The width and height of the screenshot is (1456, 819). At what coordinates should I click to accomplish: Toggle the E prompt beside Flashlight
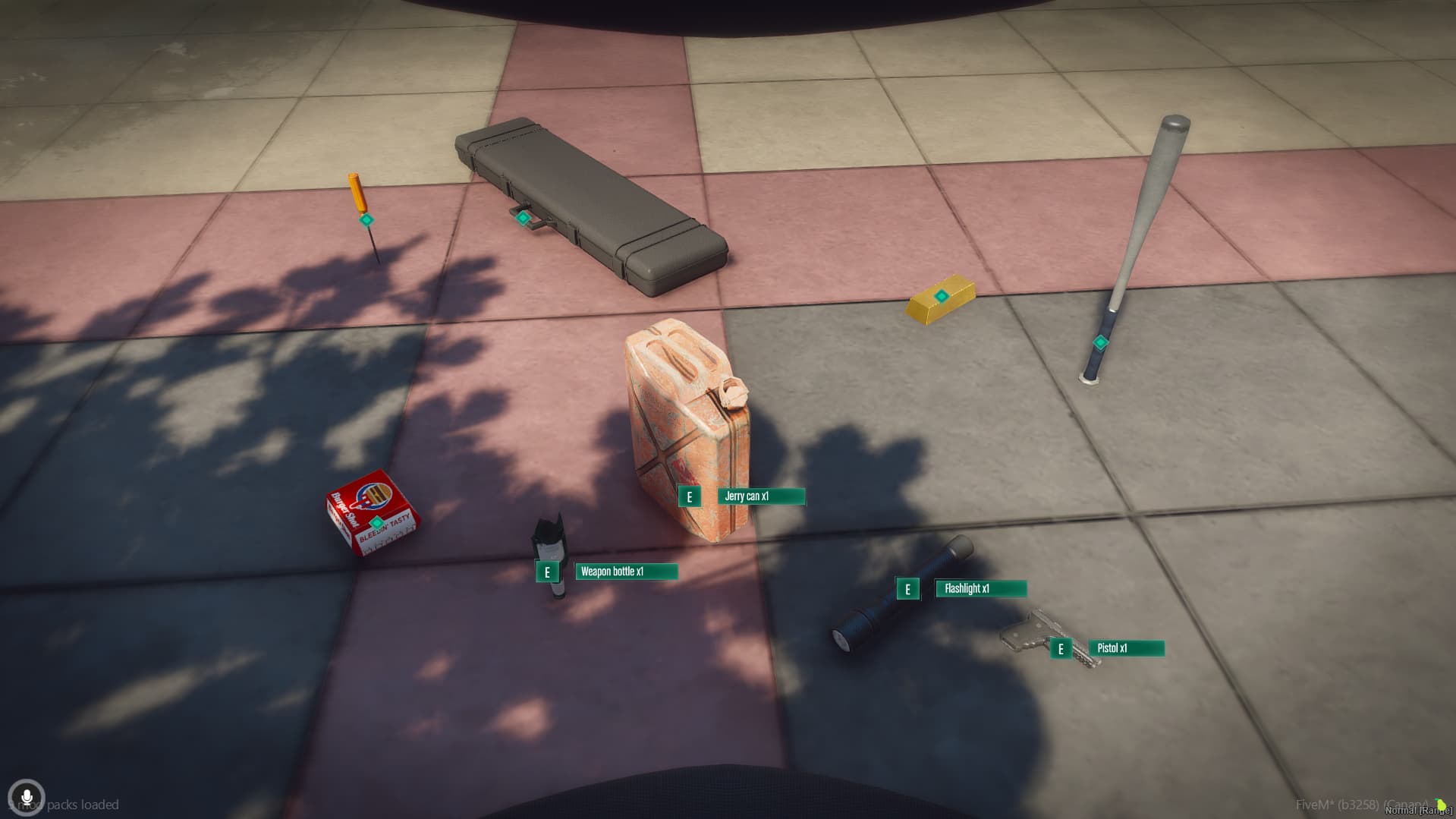point(907,588)
